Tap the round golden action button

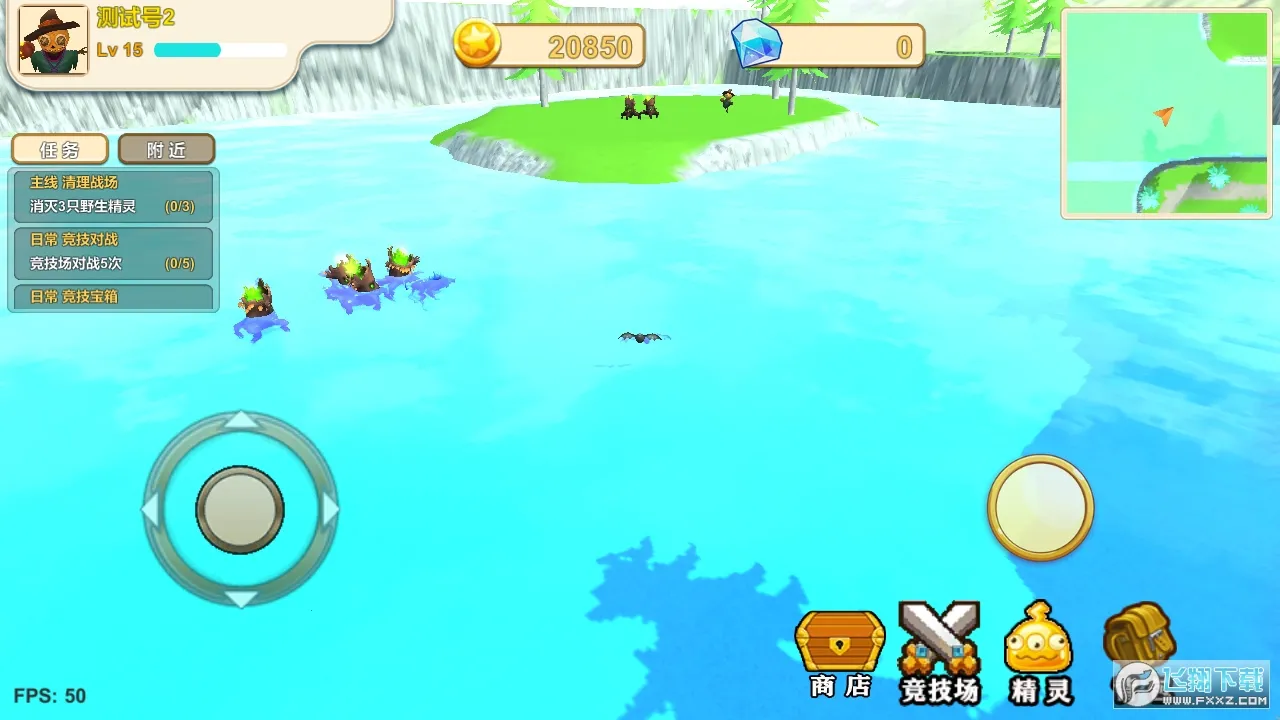coord(1040,507)
